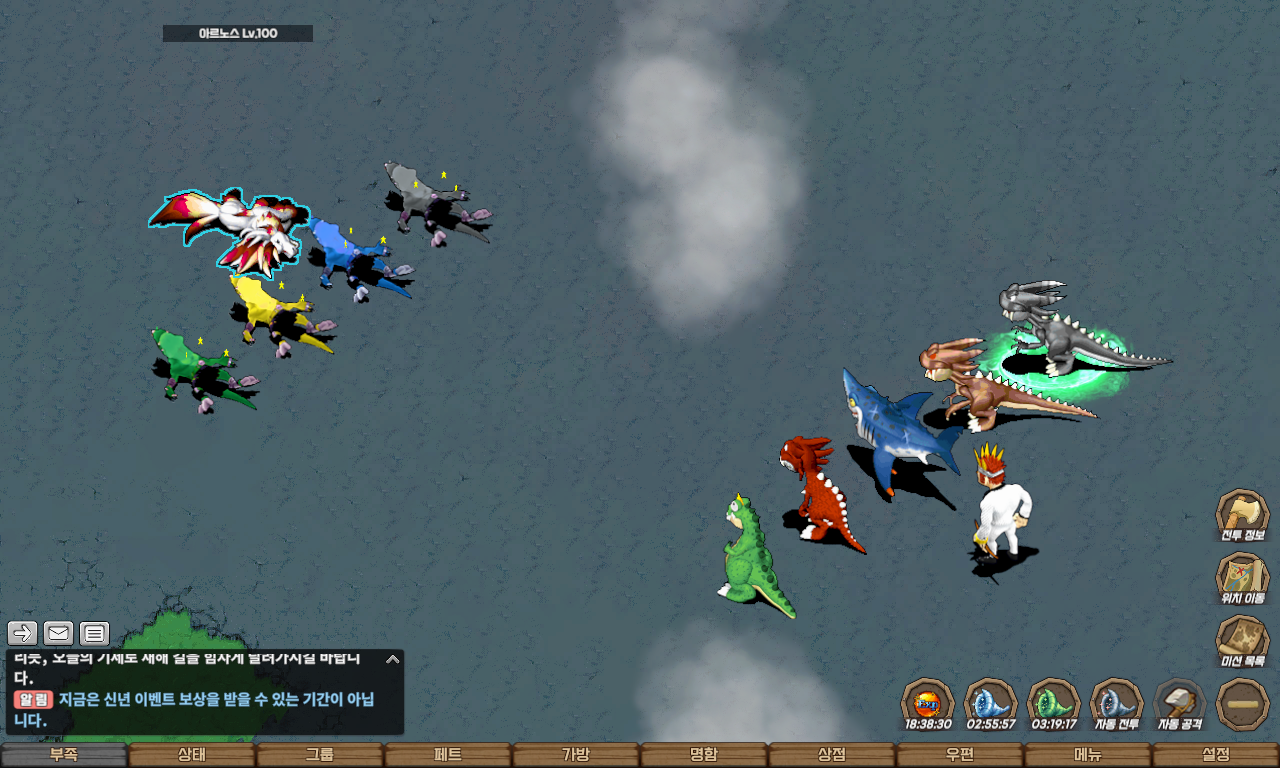Toggle 자동 전투 auto battle
This screenshot has height=768, width=1280.
(x=1116, y=703)
